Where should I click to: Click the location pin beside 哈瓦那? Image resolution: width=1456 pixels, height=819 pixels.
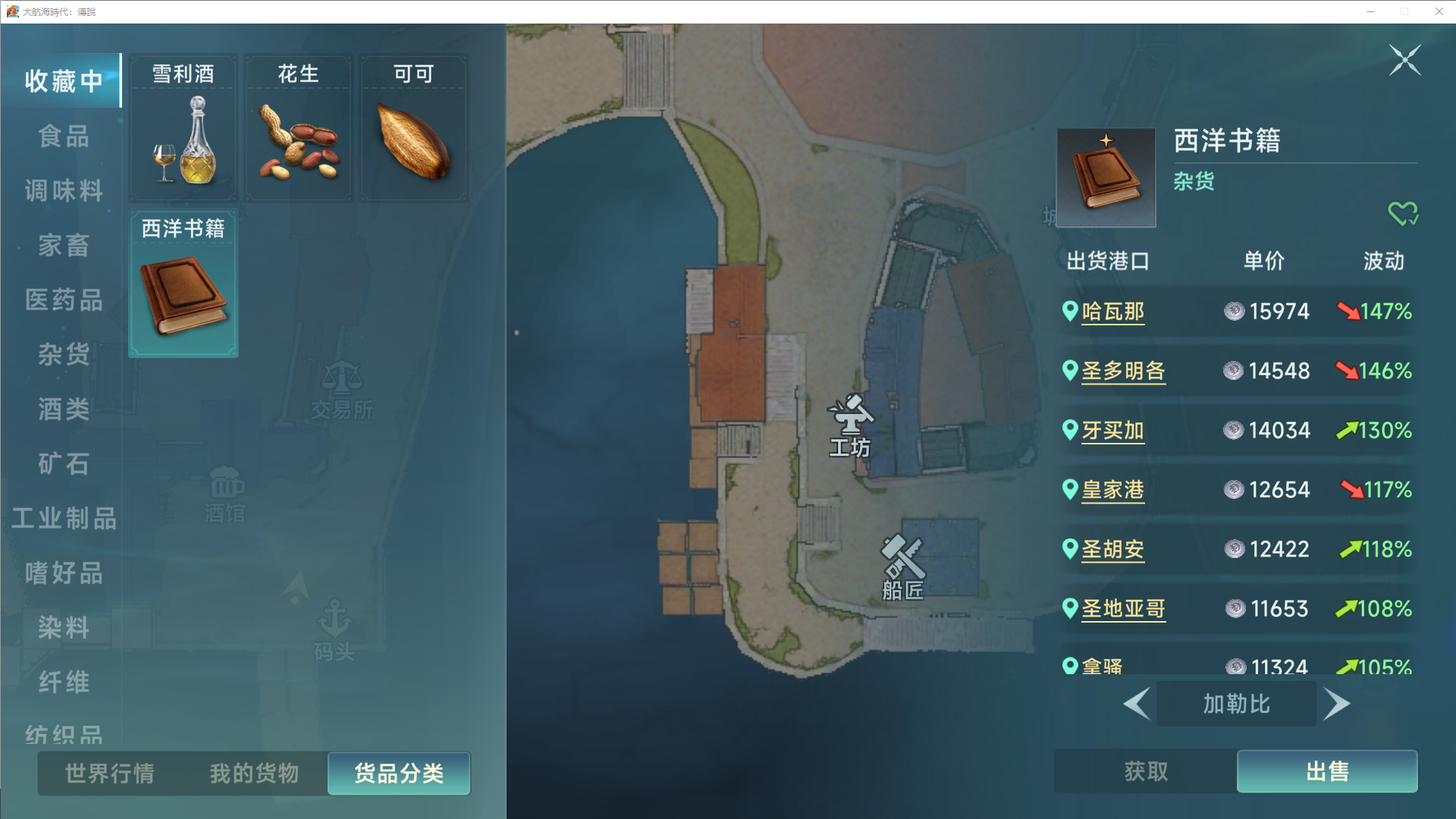coord(1069,311)
